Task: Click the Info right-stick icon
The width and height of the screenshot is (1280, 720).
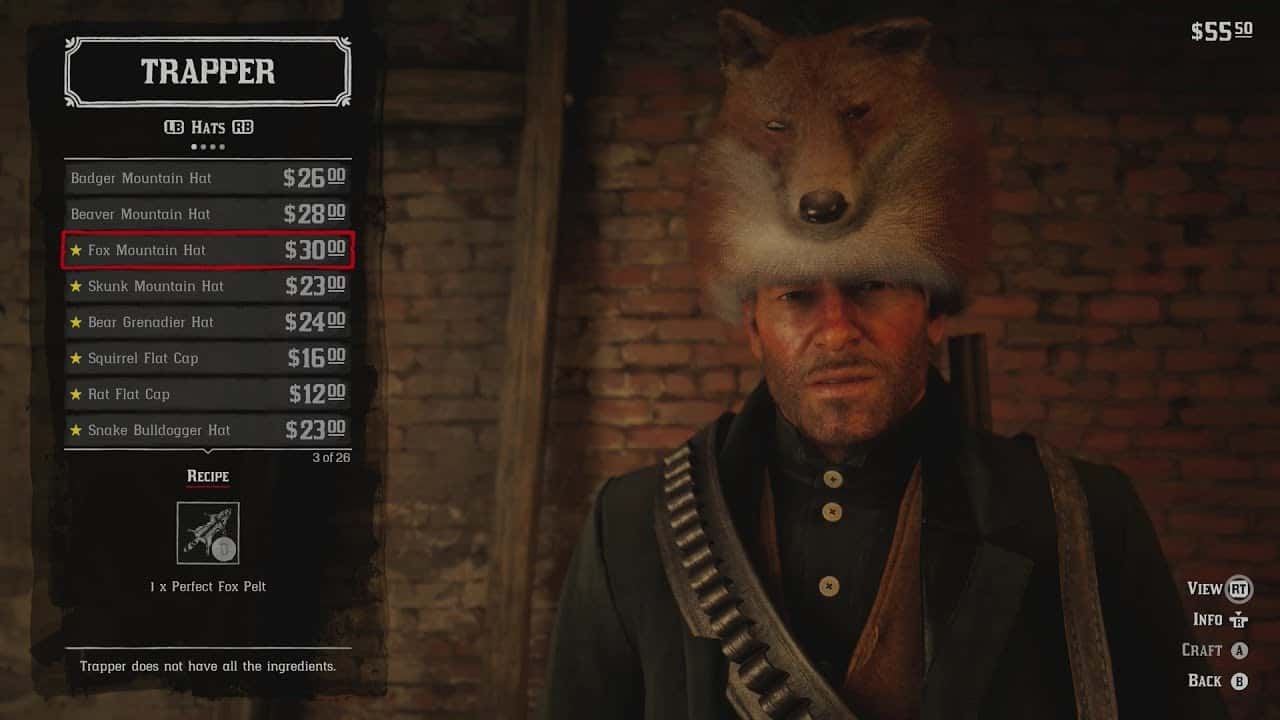Action: click(x=1240, y=619)
